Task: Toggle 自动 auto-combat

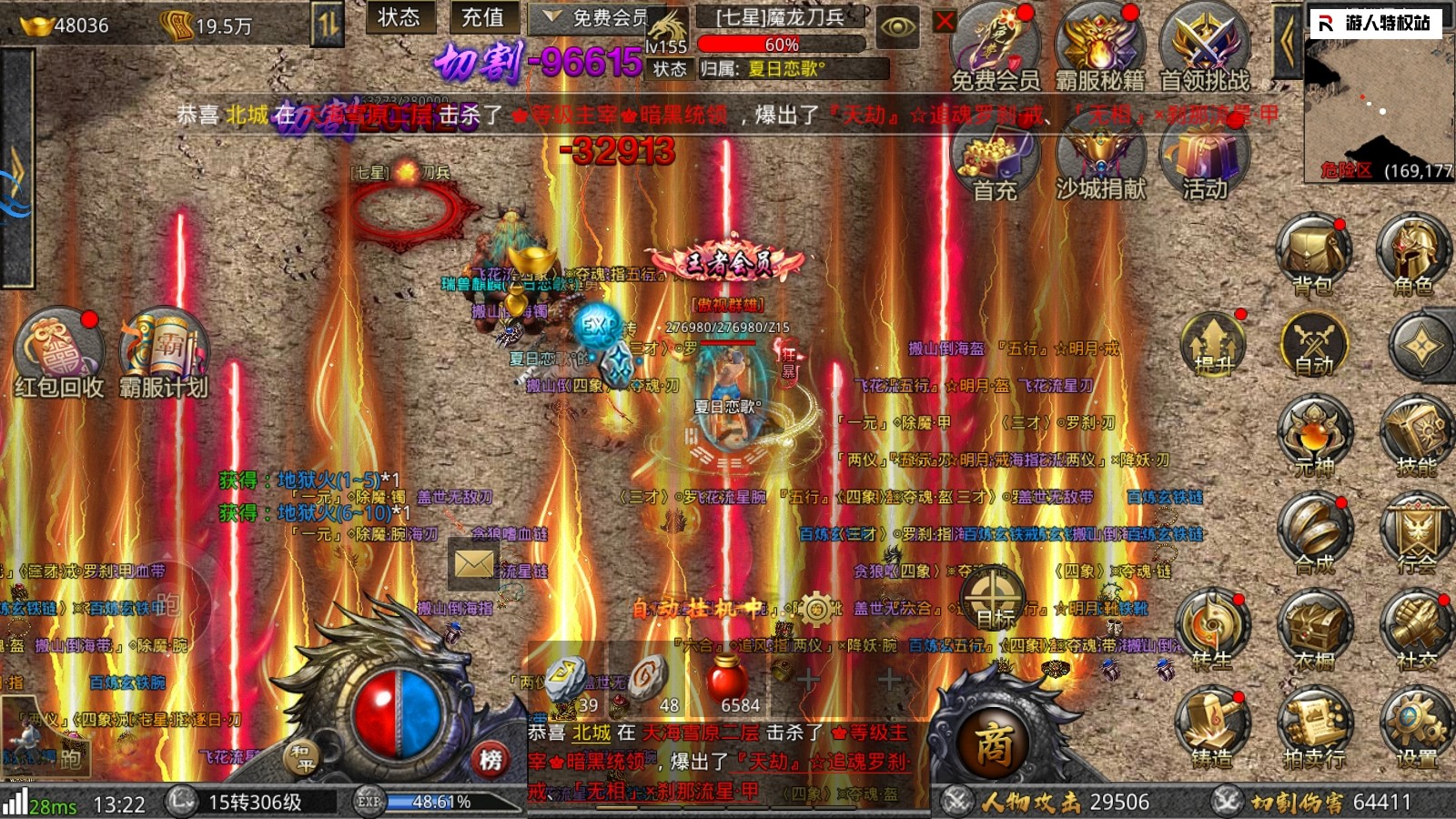Action: (x=1312, y=344)
